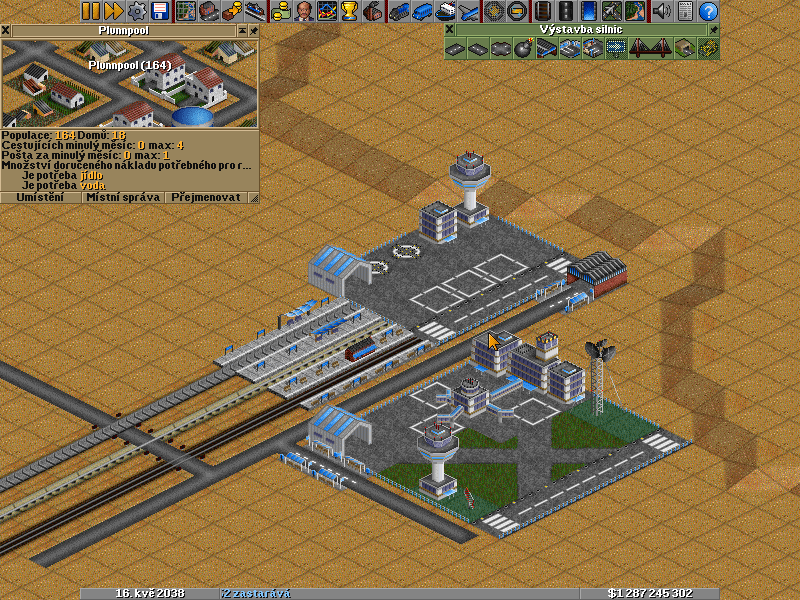The image size is (800, 600).
Task: Pin the Plunnpool town window
Action: (253, 31)
